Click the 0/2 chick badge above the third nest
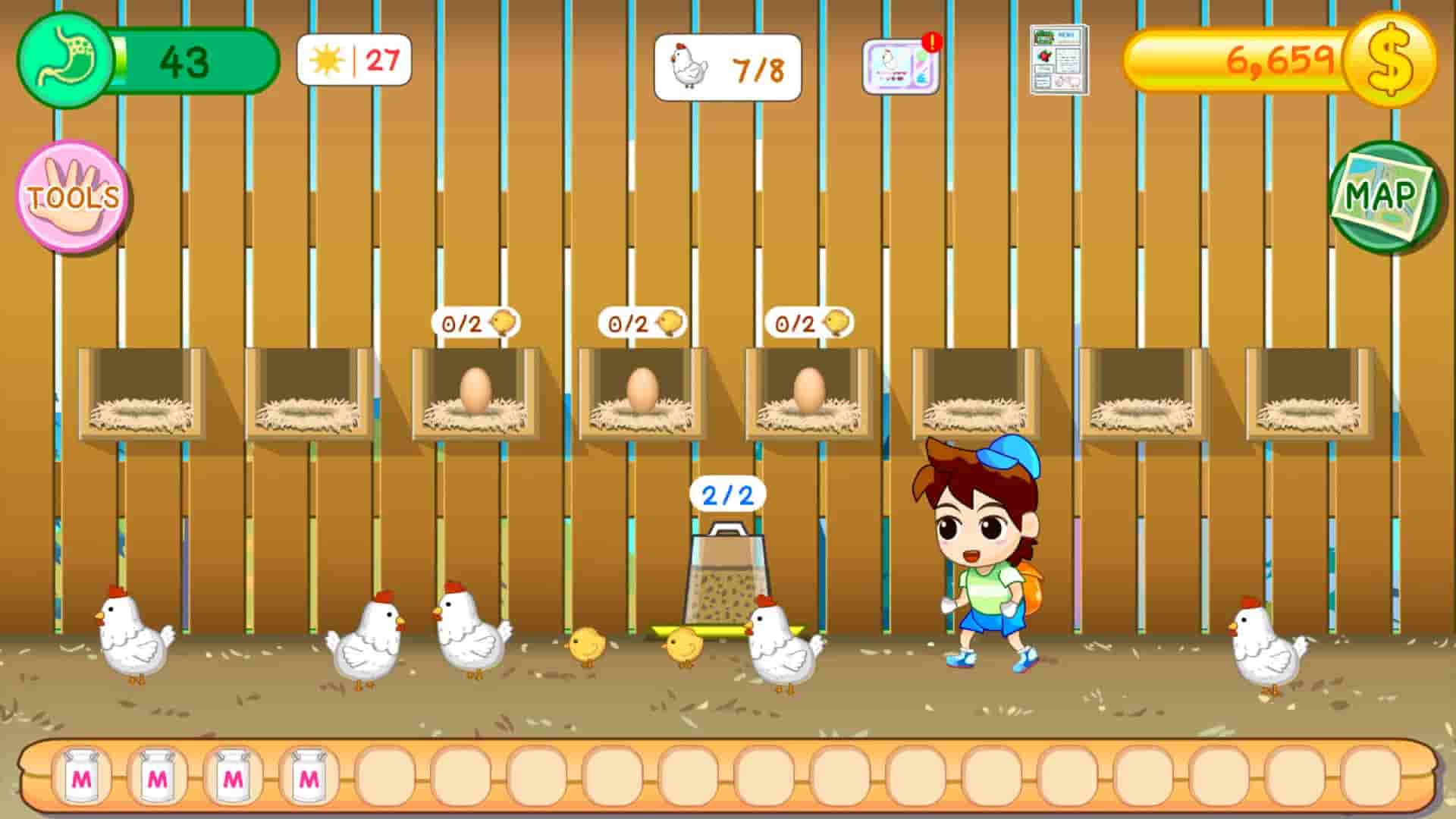 pos(474,323)
